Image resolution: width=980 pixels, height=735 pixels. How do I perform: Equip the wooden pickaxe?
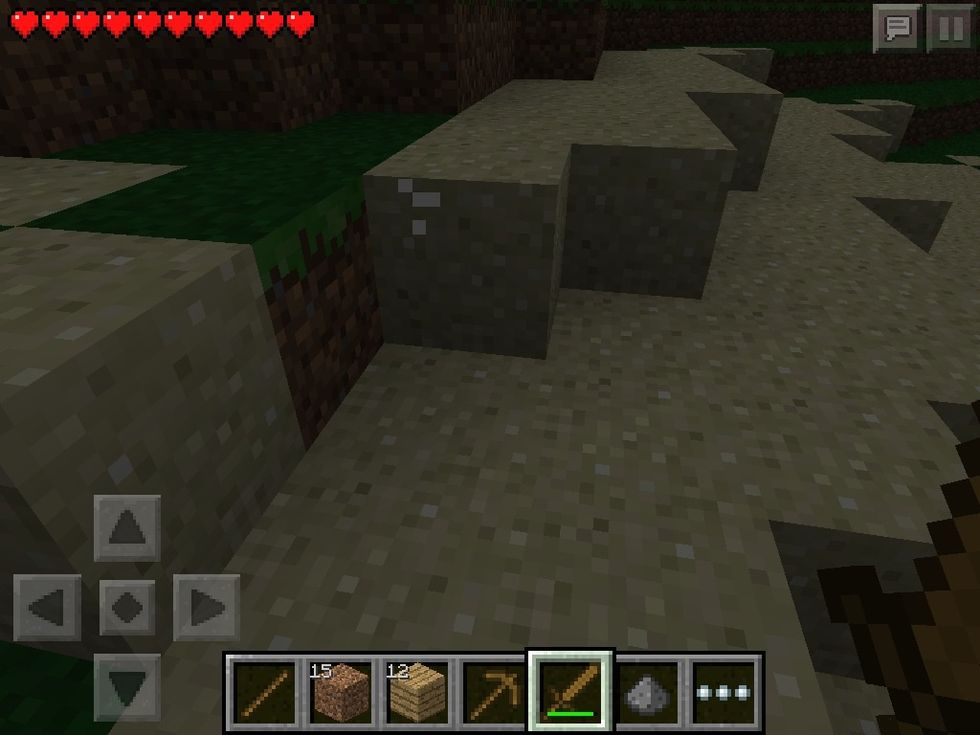pyautogui.click(x=493, y=691)
